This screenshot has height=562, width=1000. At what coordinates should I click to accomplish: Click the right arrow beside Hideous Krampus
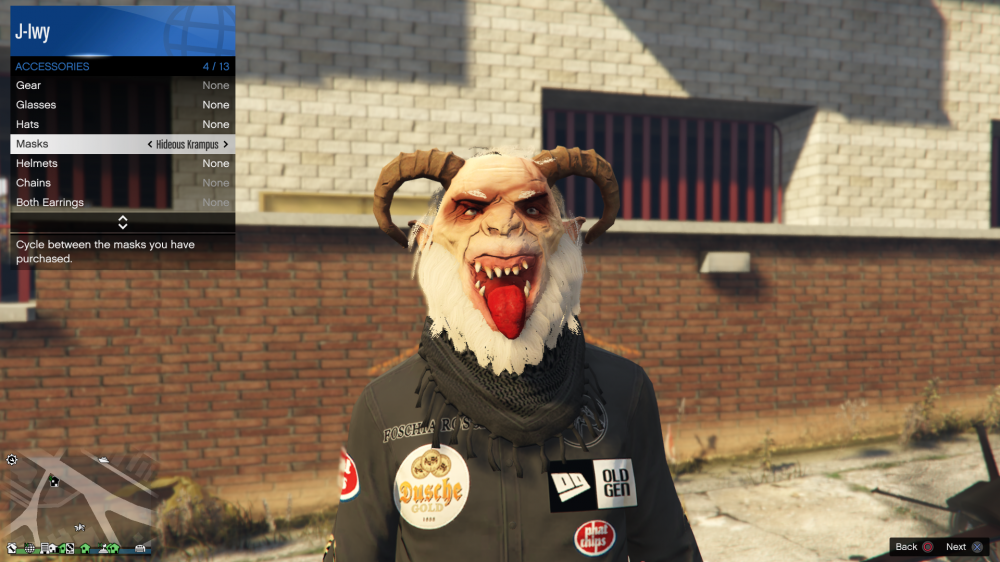tap(226, 144)
